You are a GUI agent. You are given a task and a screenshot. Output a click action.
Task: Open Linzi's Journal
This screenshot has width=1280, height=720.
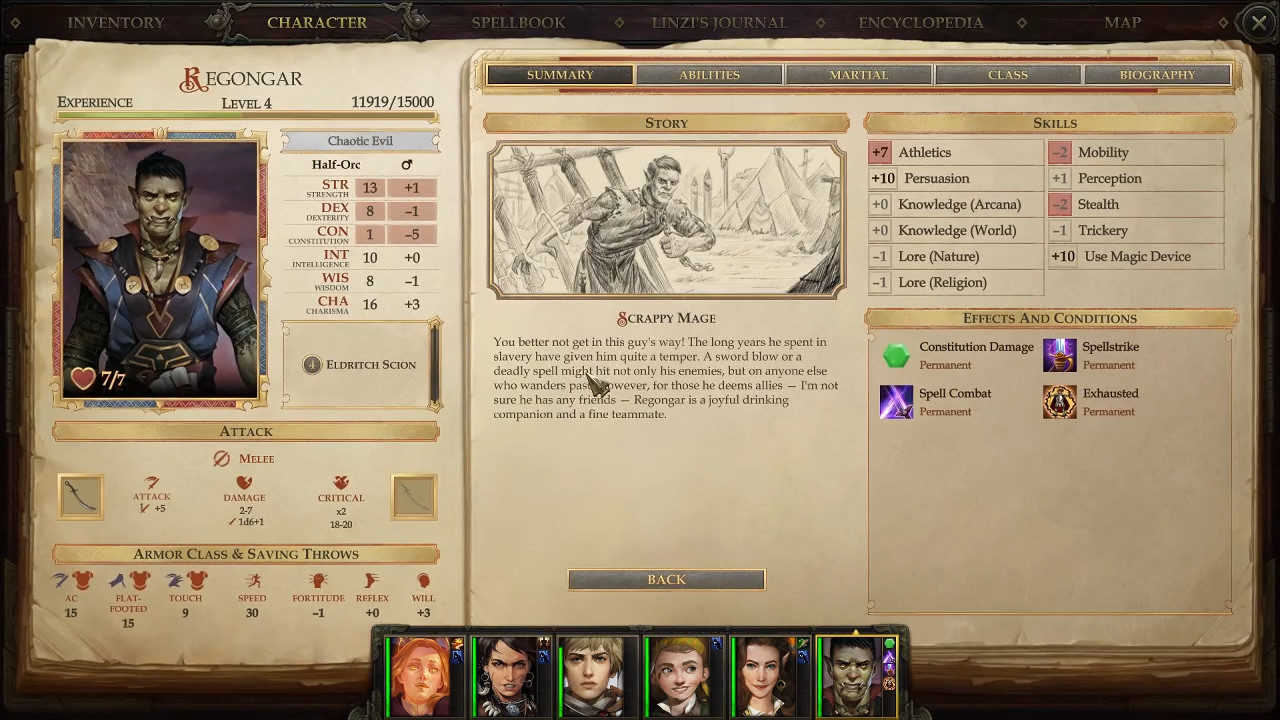(719, 22)
